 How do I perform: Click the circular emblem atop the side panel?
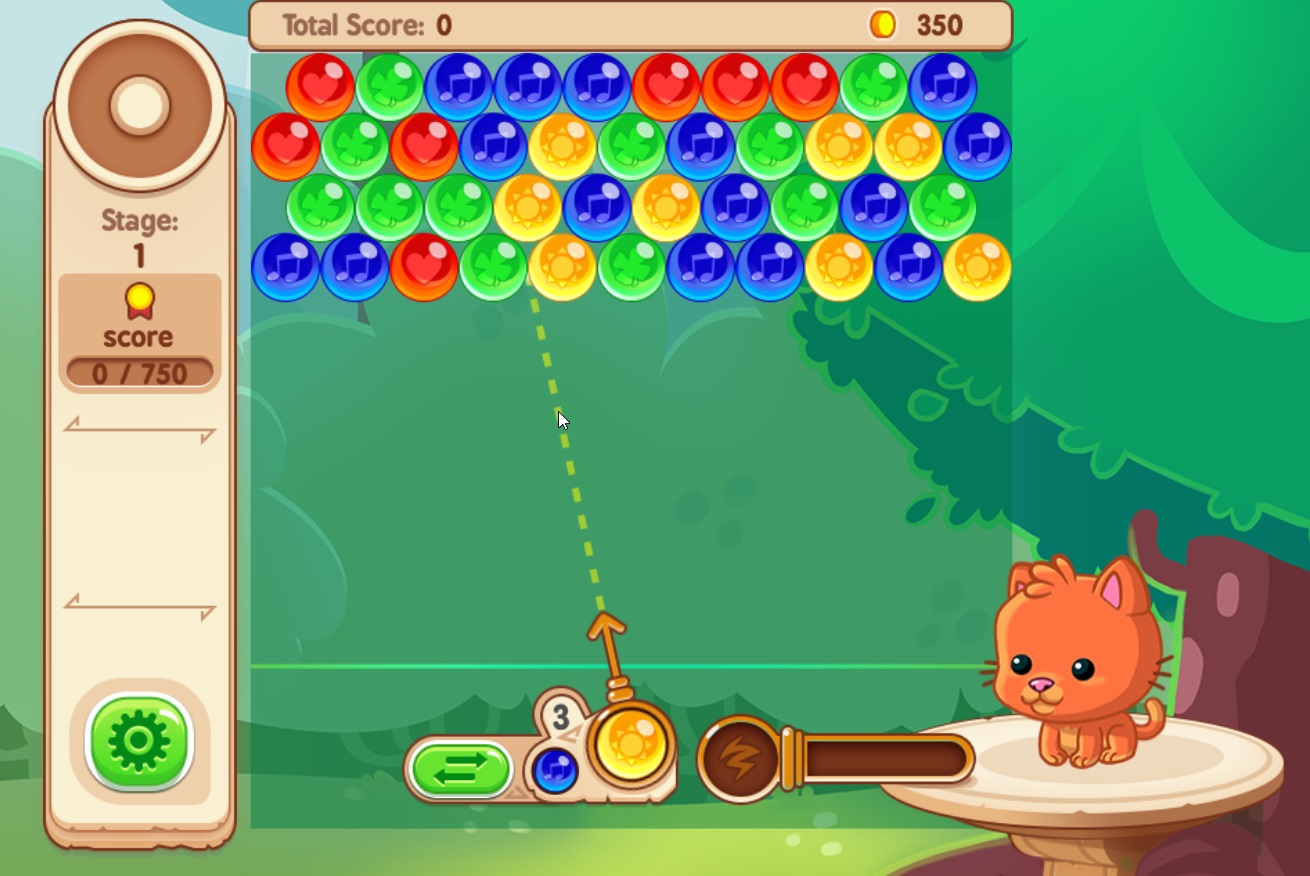(x=139, y=102)
